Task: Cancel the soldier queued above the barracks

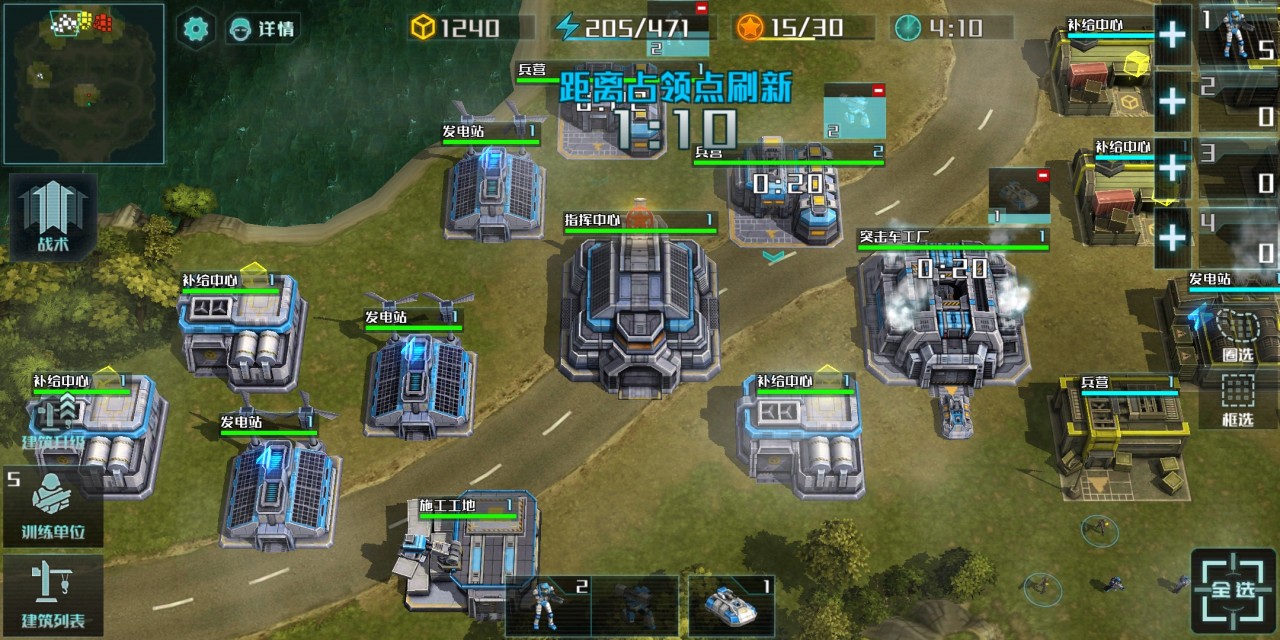Action: pos(878,90)
